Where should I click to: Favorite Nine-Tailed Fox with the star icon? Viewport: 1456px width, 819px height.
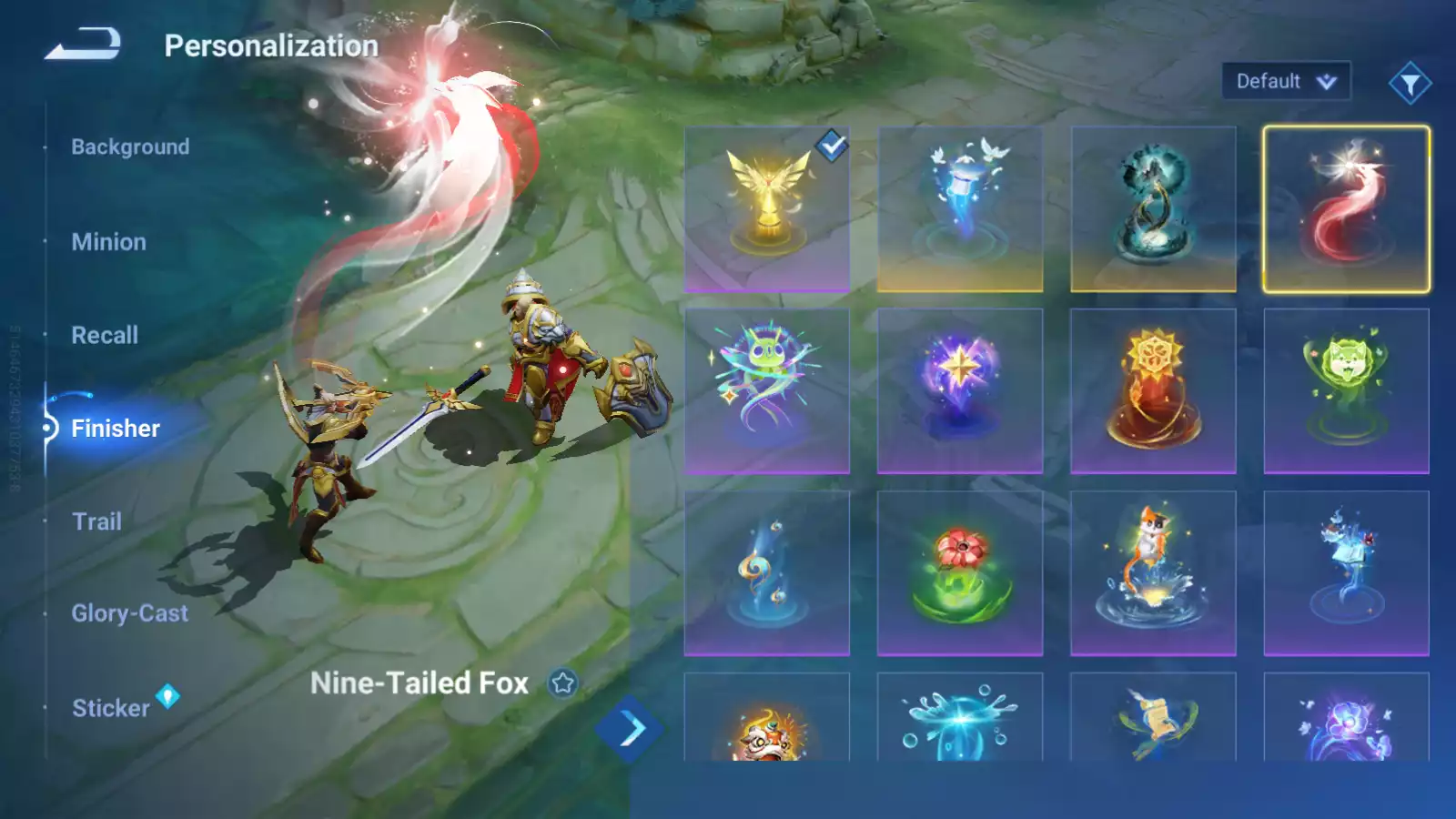click(x=563, y=682)
